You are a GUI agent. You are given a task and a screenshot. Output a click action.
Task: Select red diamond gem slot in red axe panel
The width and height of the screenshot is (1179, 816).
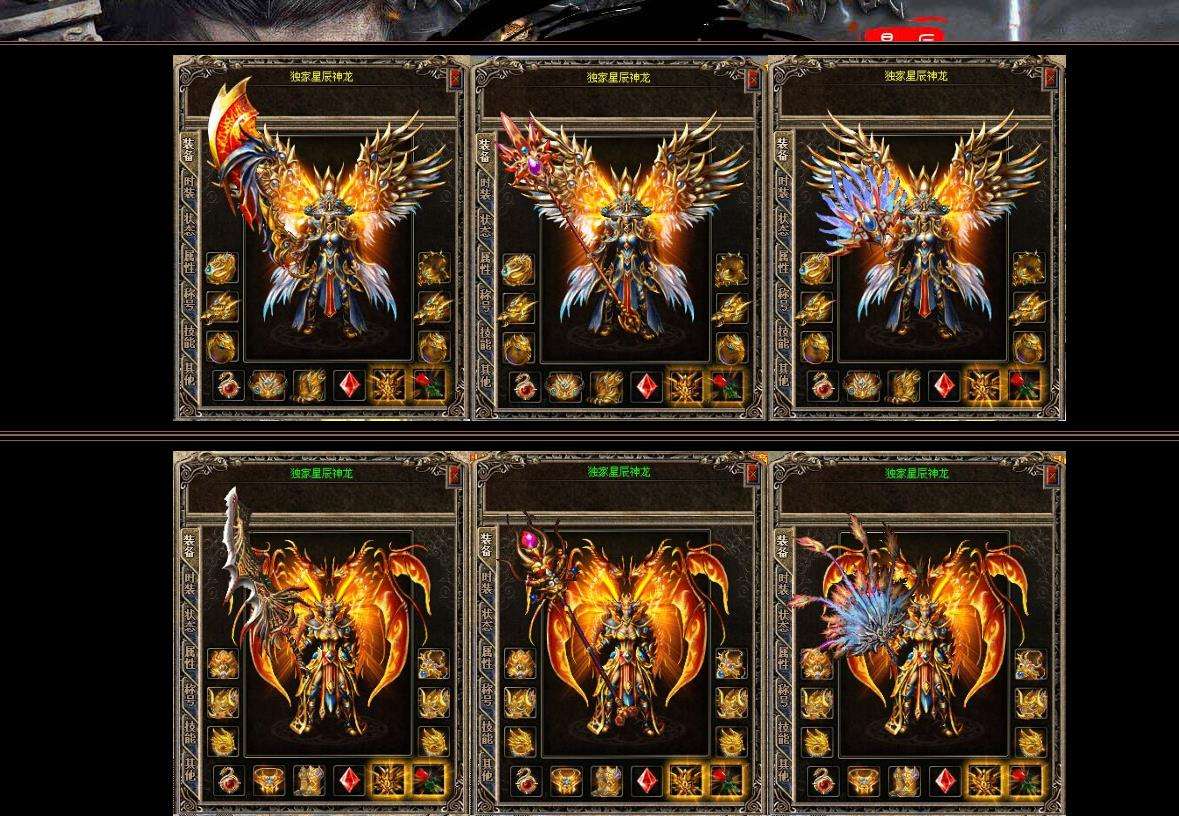click(x=349, y=385)
